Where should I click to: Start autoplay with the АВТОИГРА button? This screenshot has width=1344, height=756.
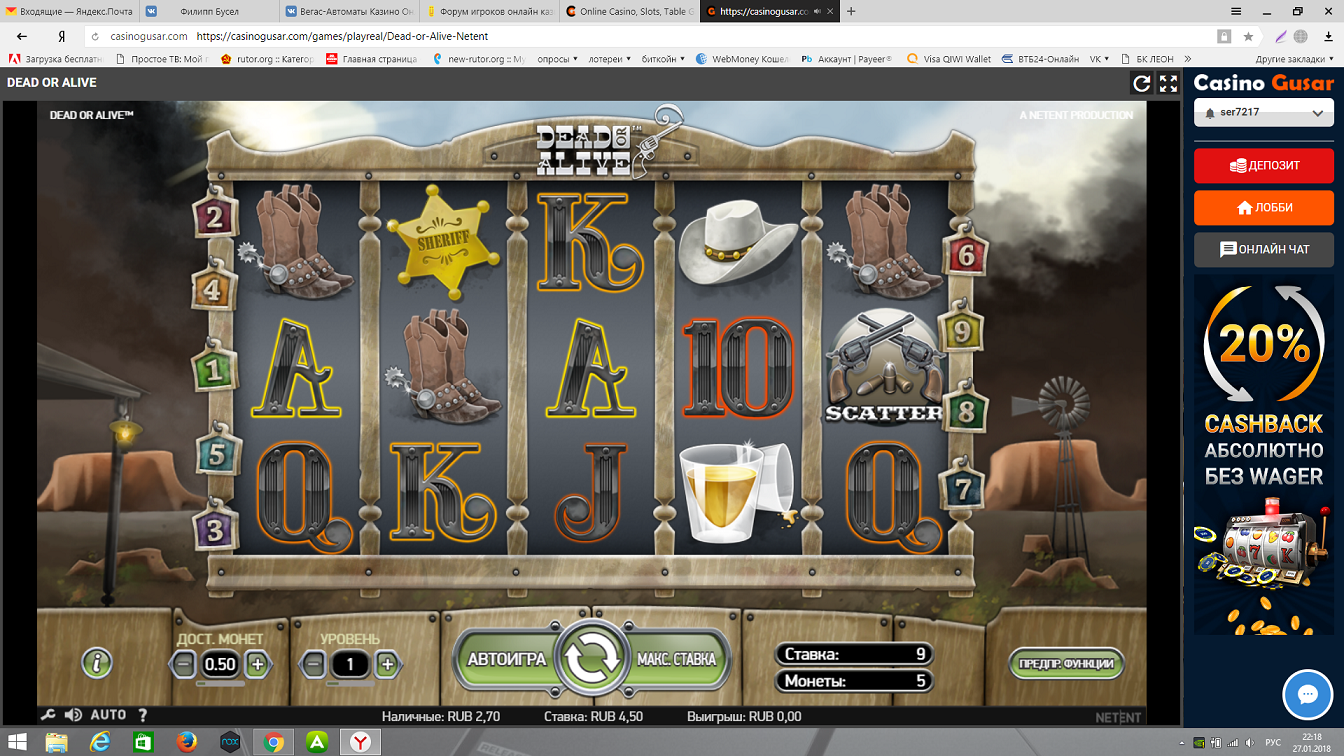pyautogui.click(x=506, y=659)
